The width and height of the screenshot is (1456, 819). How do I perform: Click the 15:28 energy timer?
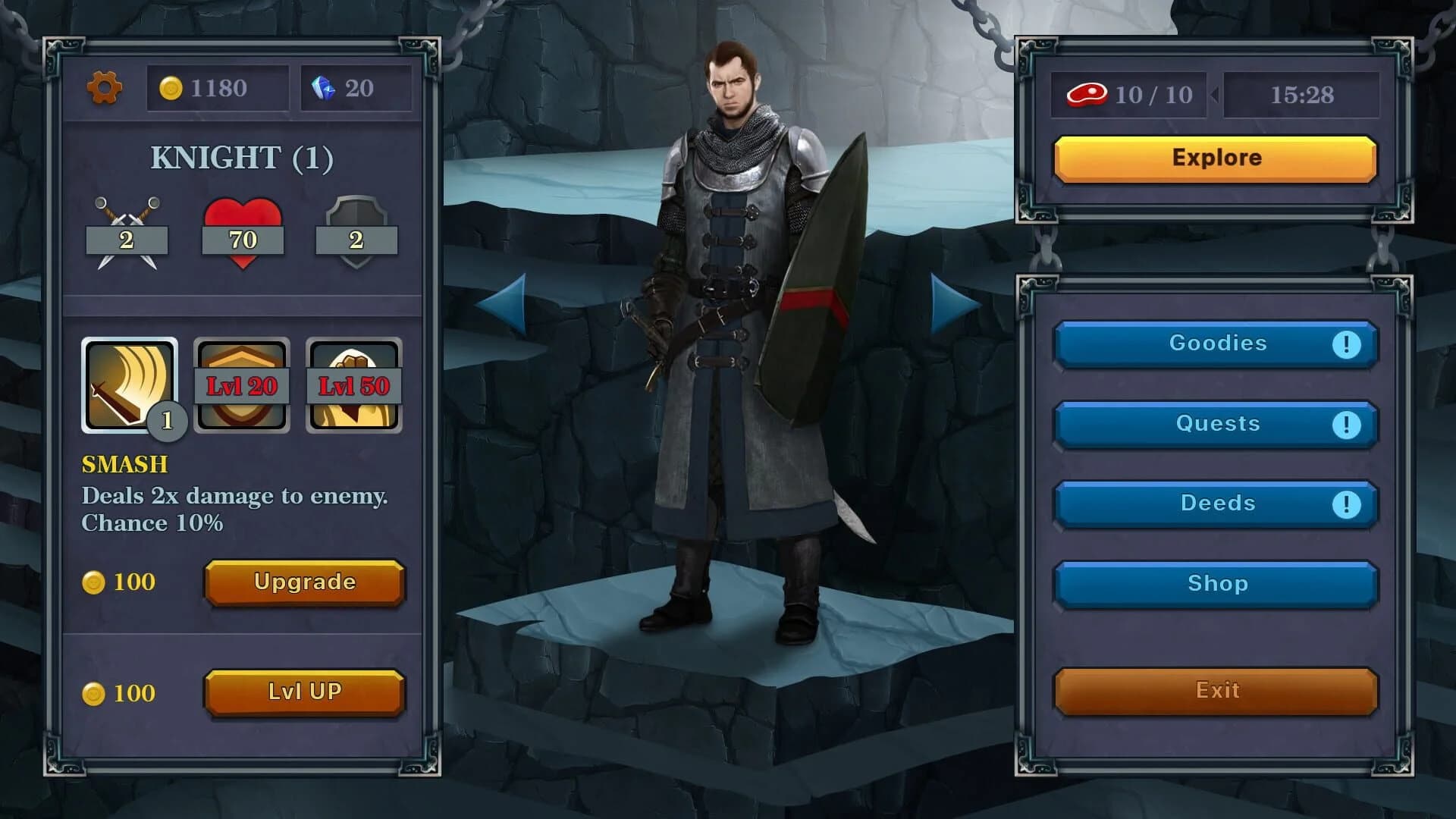tap(1302, 95)
